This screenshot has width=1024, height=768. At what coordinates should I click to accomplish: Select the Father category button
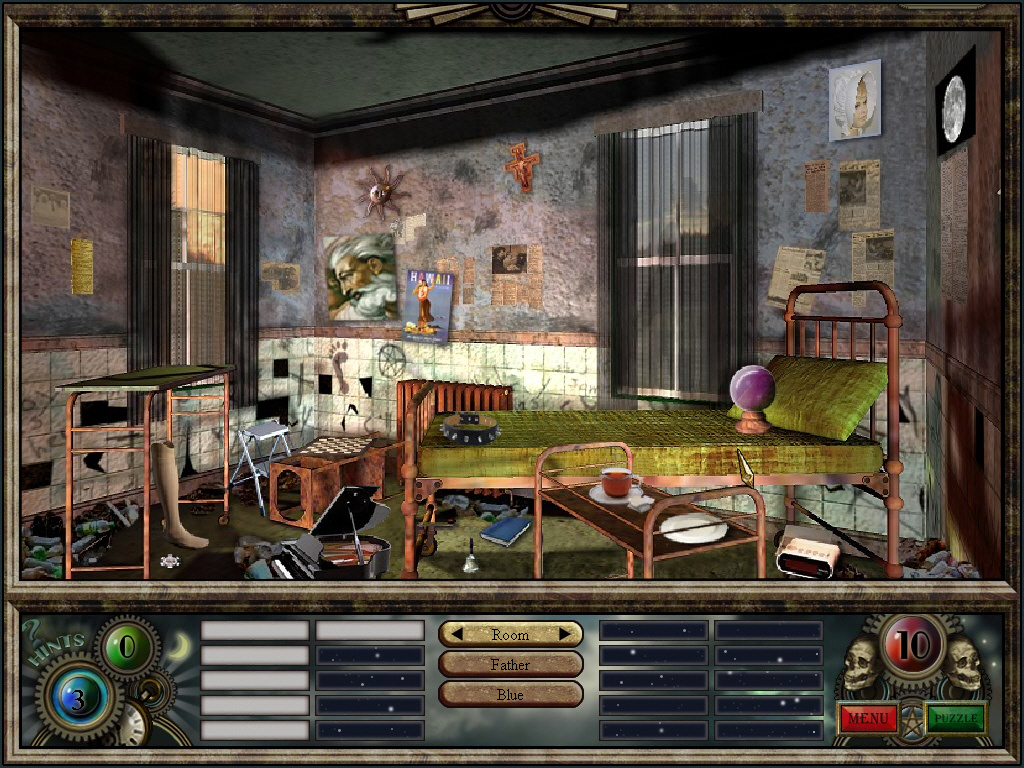pyautogui.click(x=510, y=664)
